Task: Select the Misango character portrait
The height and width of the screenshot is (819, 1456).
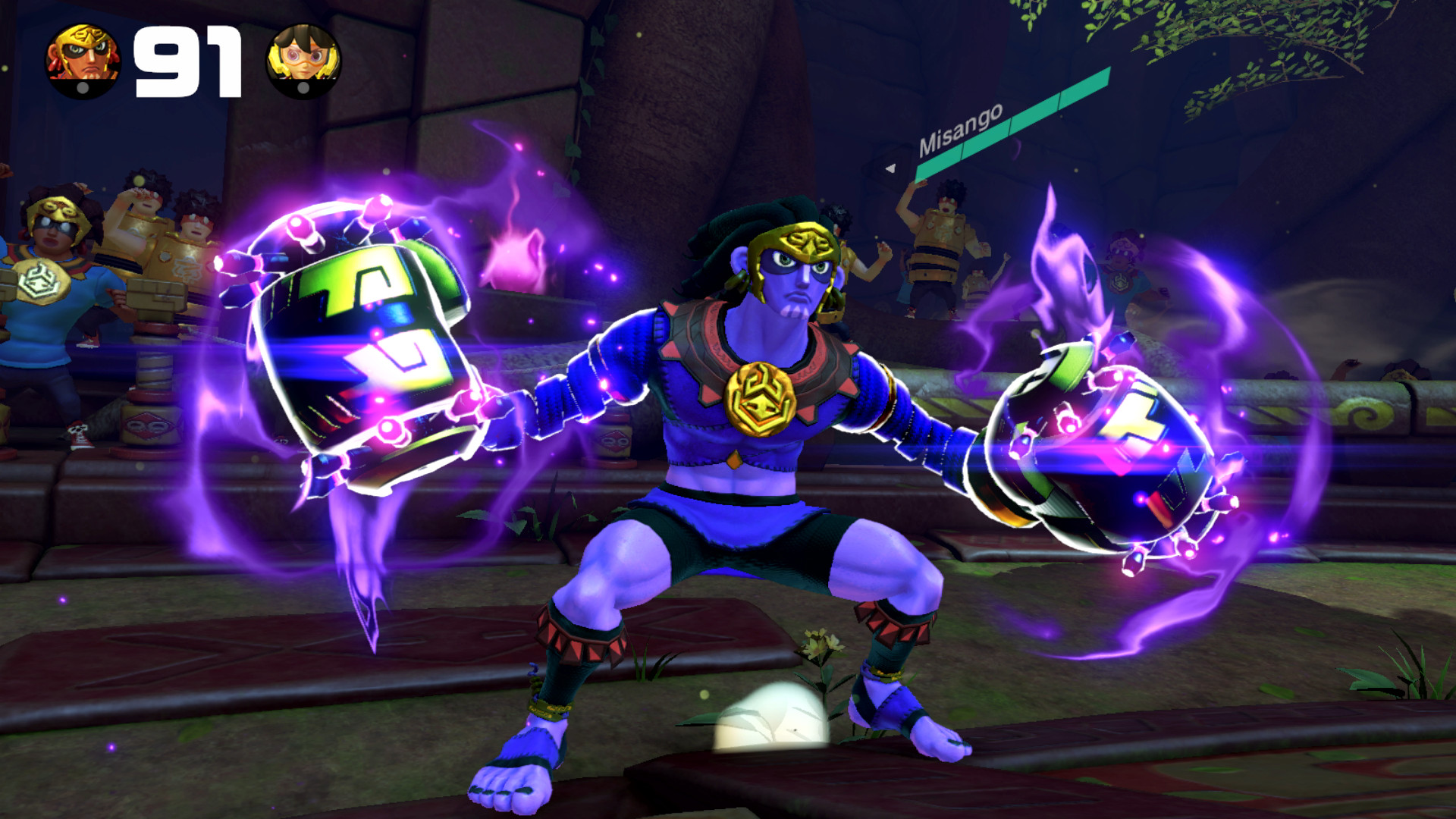Action: (82, 57)
